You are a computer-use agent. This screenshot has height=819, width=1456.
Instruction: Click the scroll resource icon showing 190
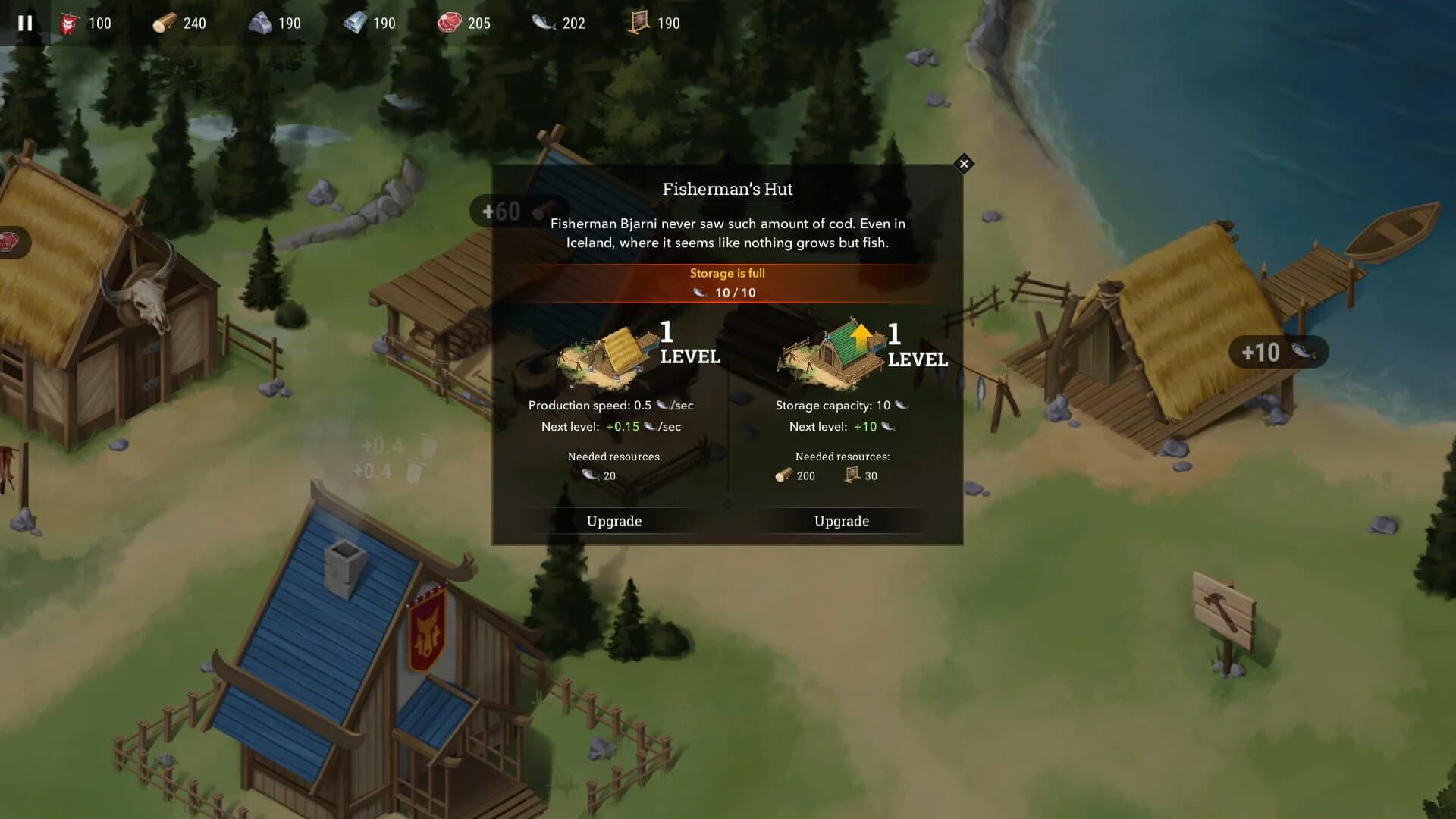pos(639,23)
